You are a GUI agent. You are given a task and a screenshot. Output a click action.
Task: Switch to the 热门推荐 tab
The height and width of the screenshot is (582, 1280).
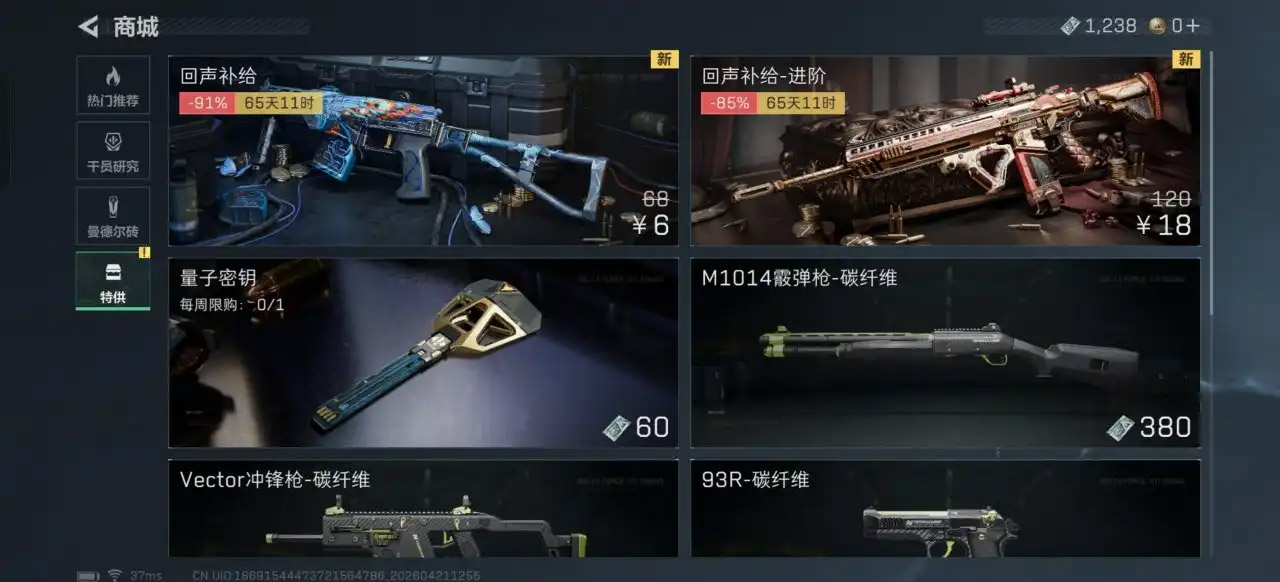coord(113,85)
